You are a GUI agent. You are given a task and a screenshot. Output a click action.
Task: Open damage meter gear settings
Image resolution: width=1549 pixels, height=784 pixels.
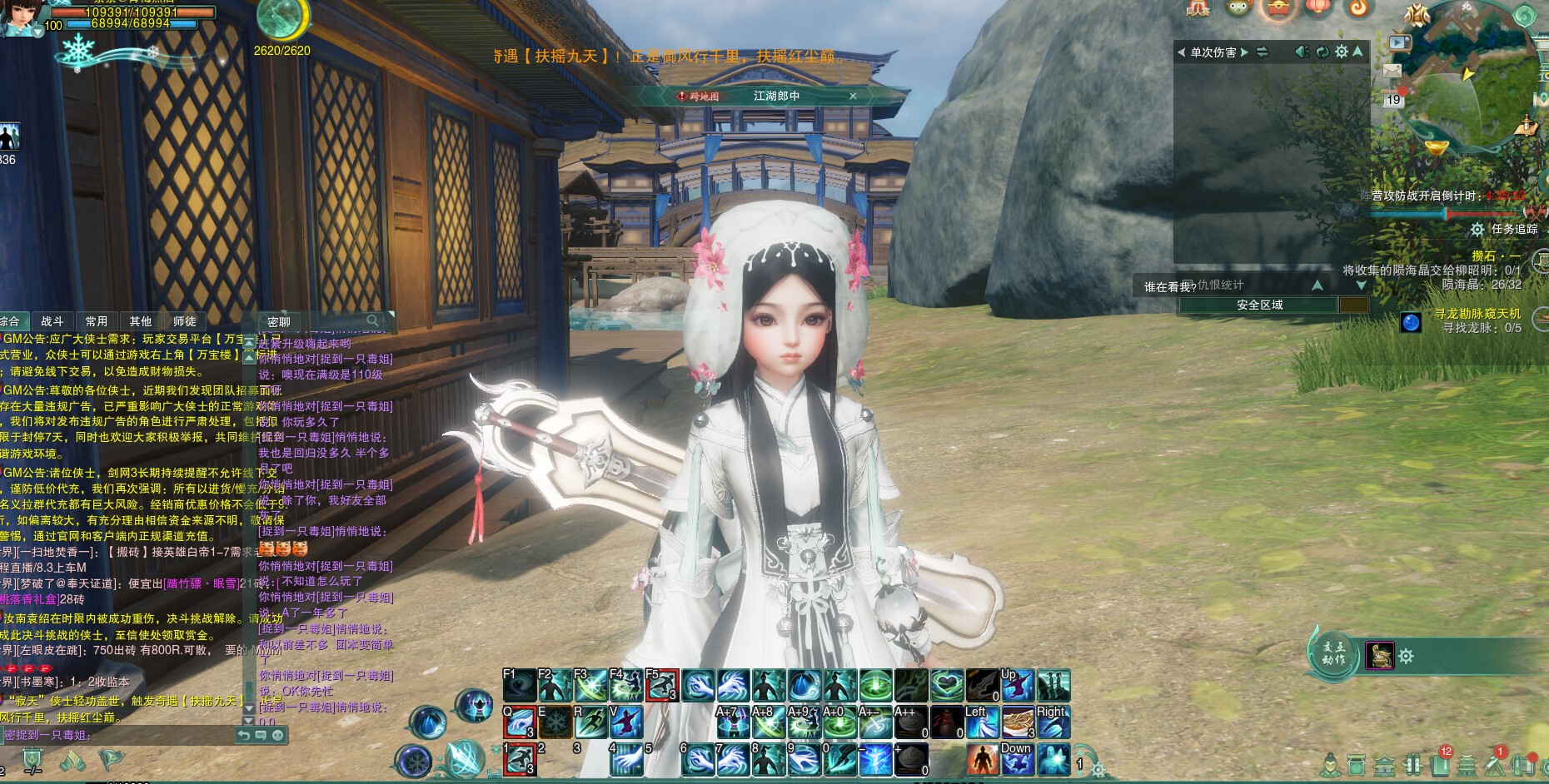1341,52
